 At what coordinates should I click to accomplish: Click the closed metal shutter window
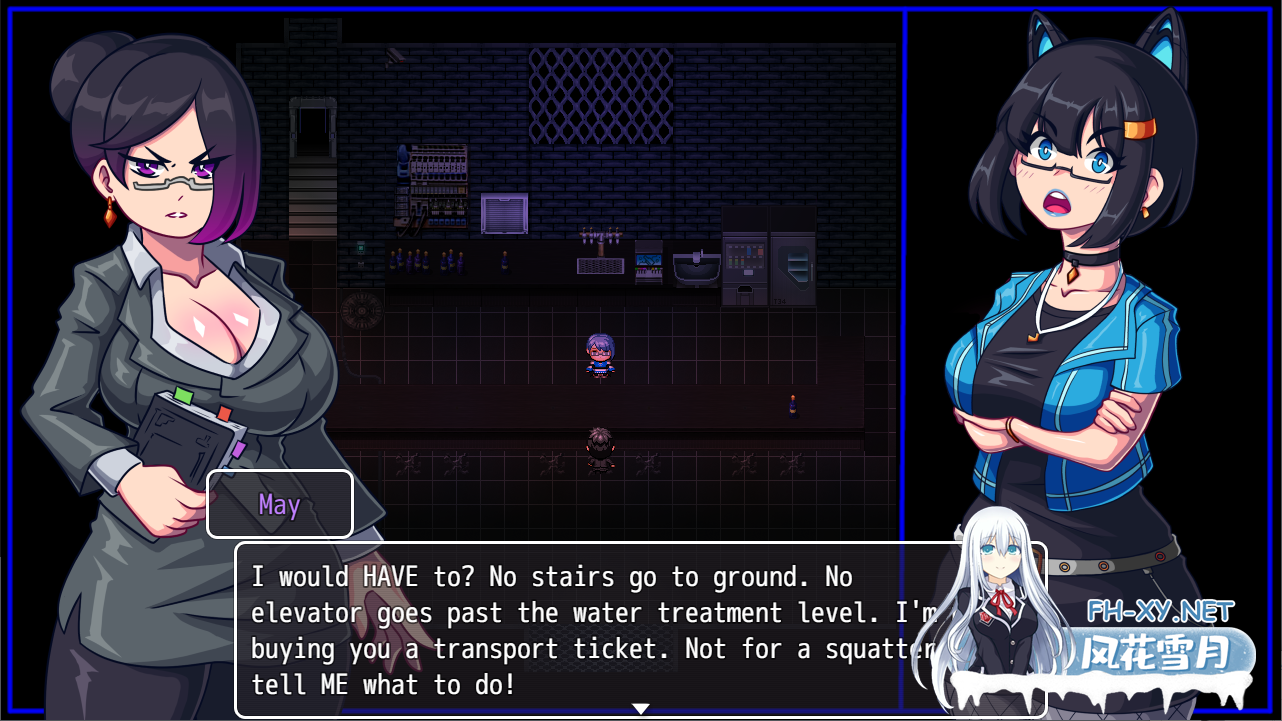click(504, 212)
